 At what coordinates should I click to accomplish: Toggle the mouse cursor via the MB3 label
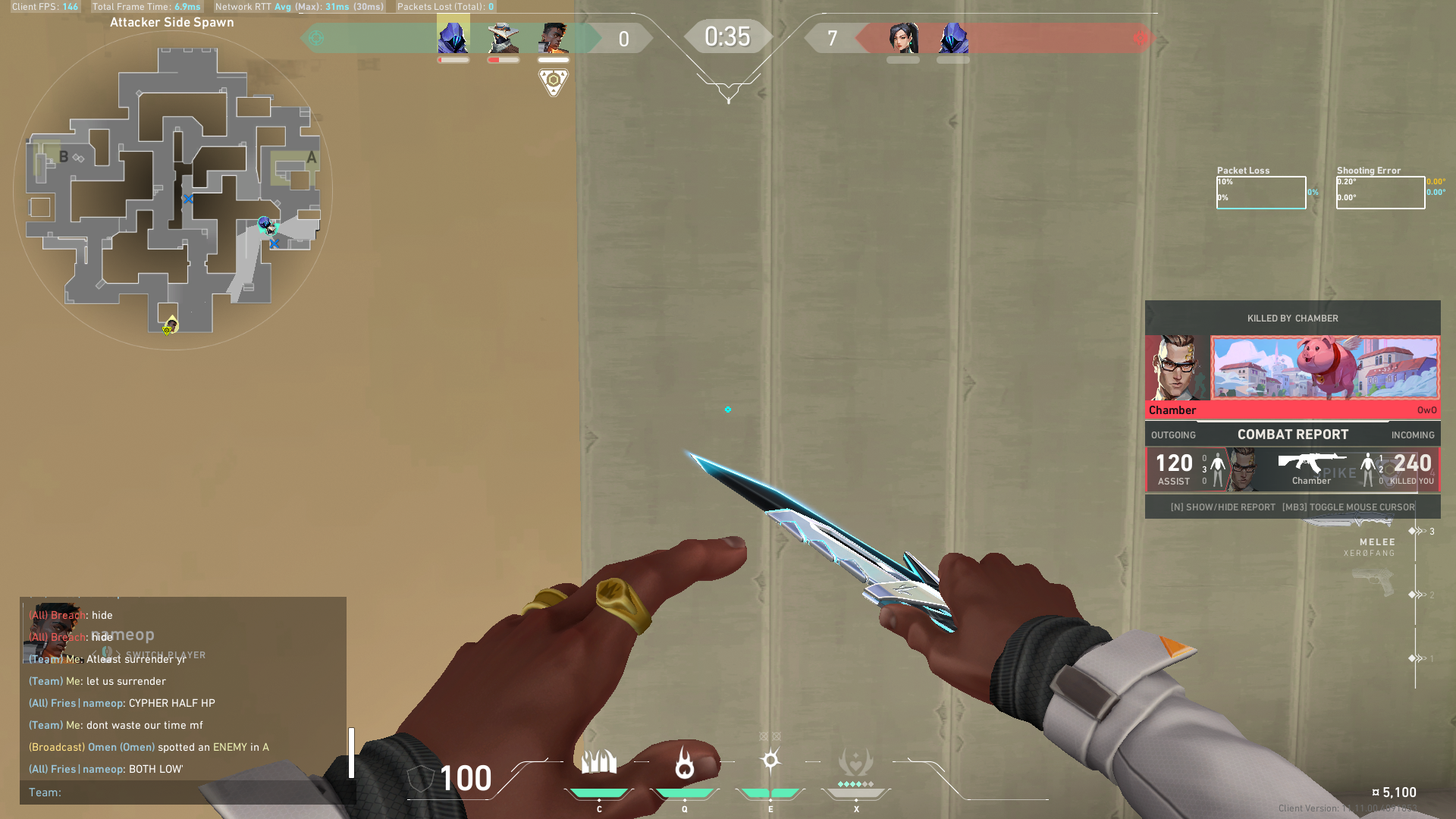click(x=1350, y=507)
